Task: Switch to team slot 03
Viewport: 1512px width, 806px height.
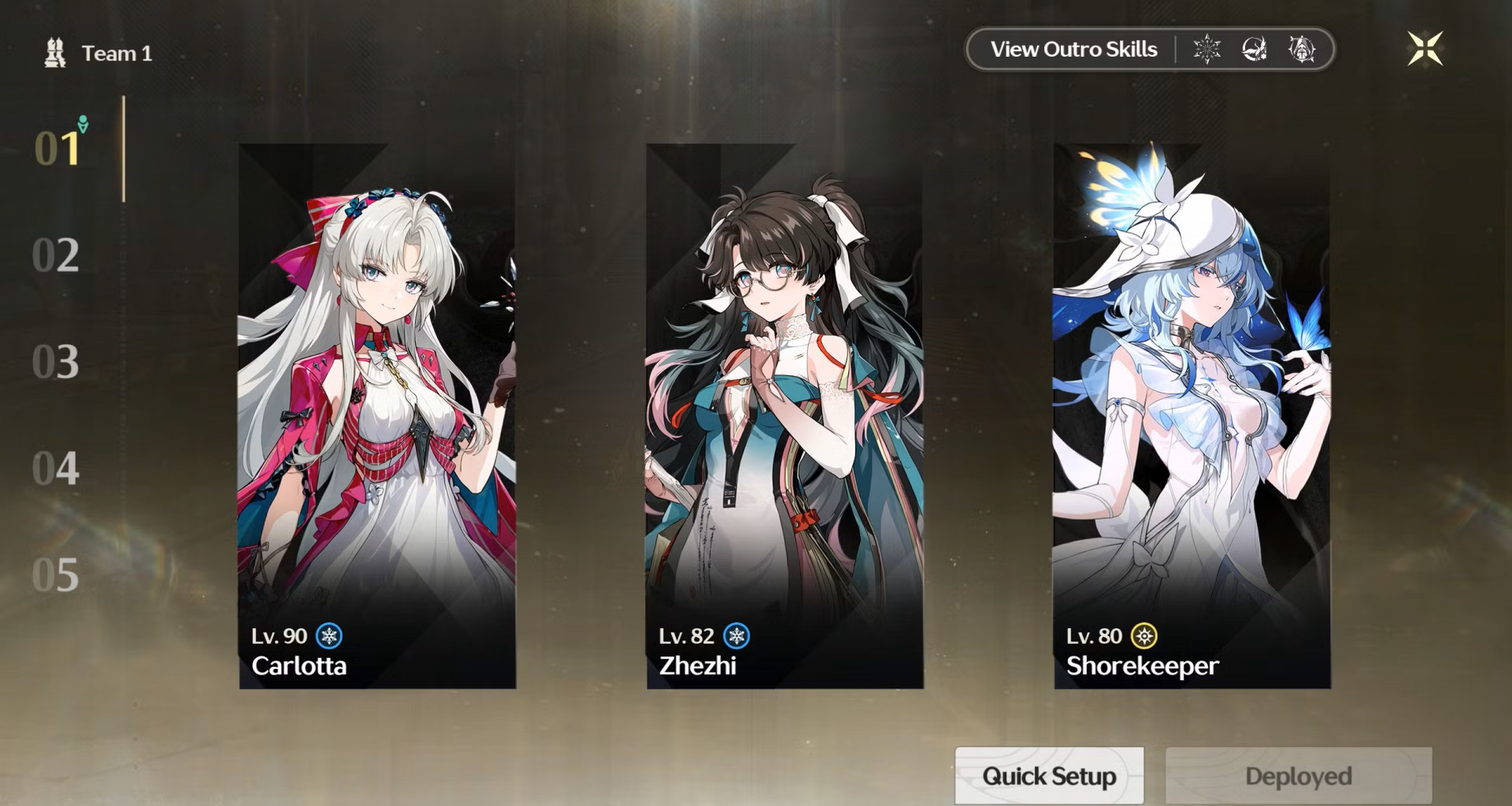Action: [56, 362]
